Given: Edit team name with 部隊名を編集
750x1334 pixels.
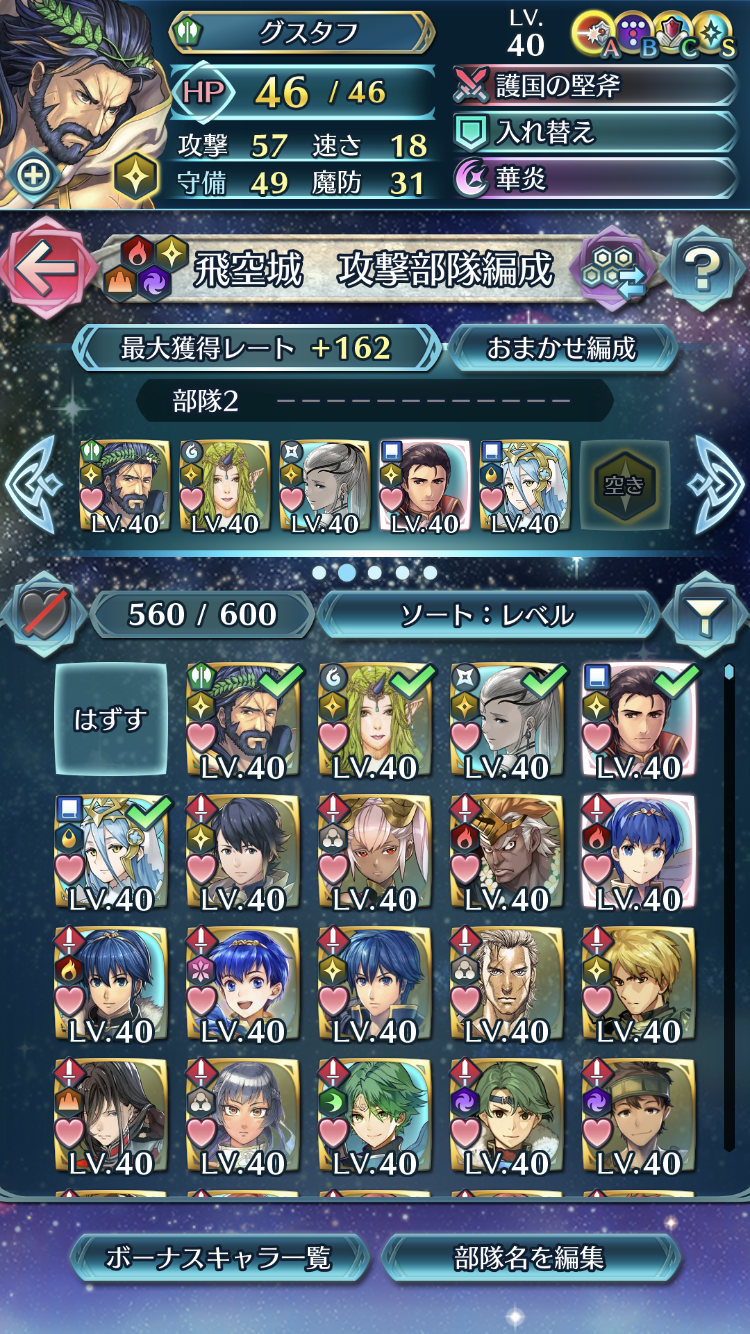Looking at the screenshot, I should coord(530,1258).
